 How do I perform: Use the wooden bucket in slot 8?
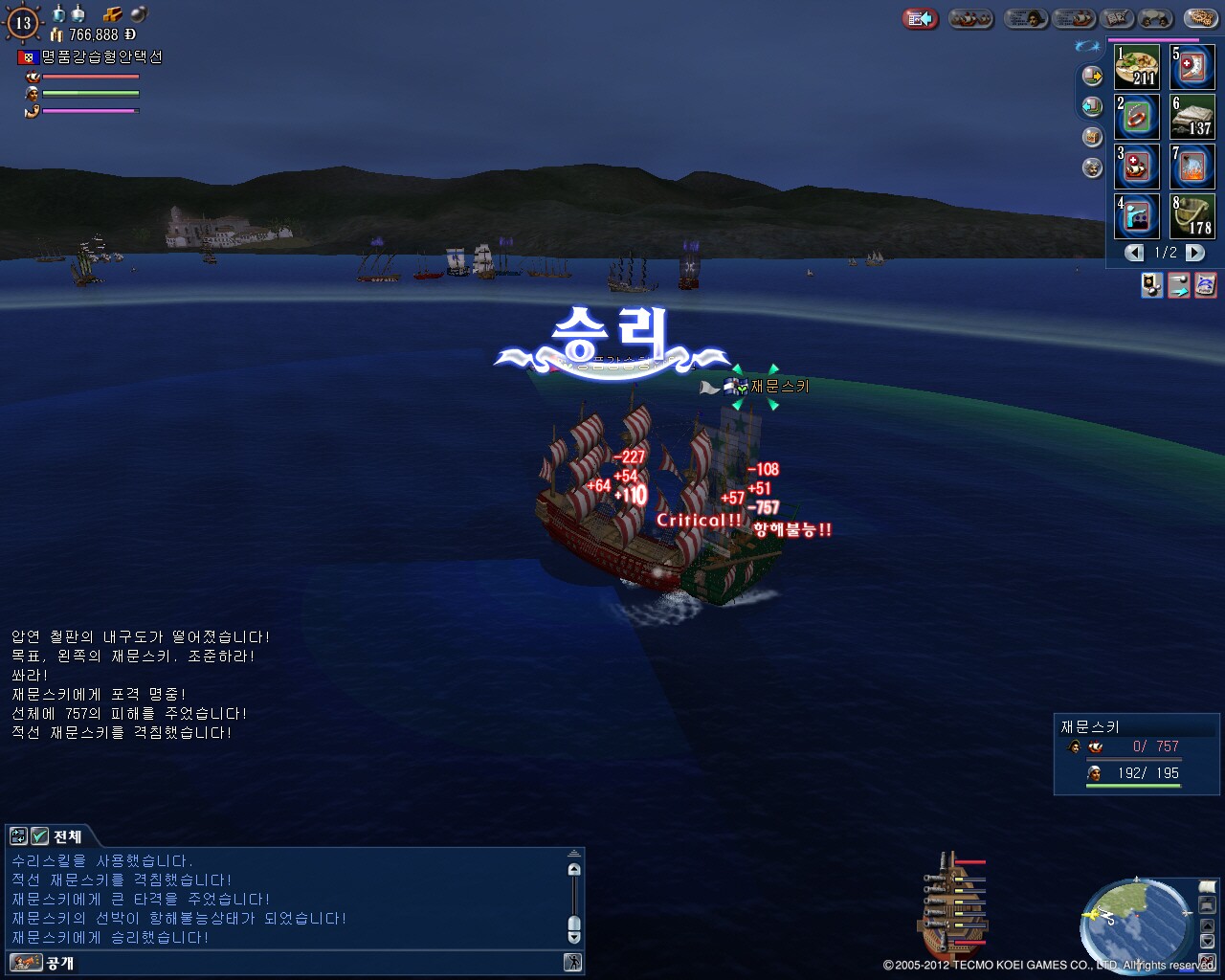(1192, 216)
